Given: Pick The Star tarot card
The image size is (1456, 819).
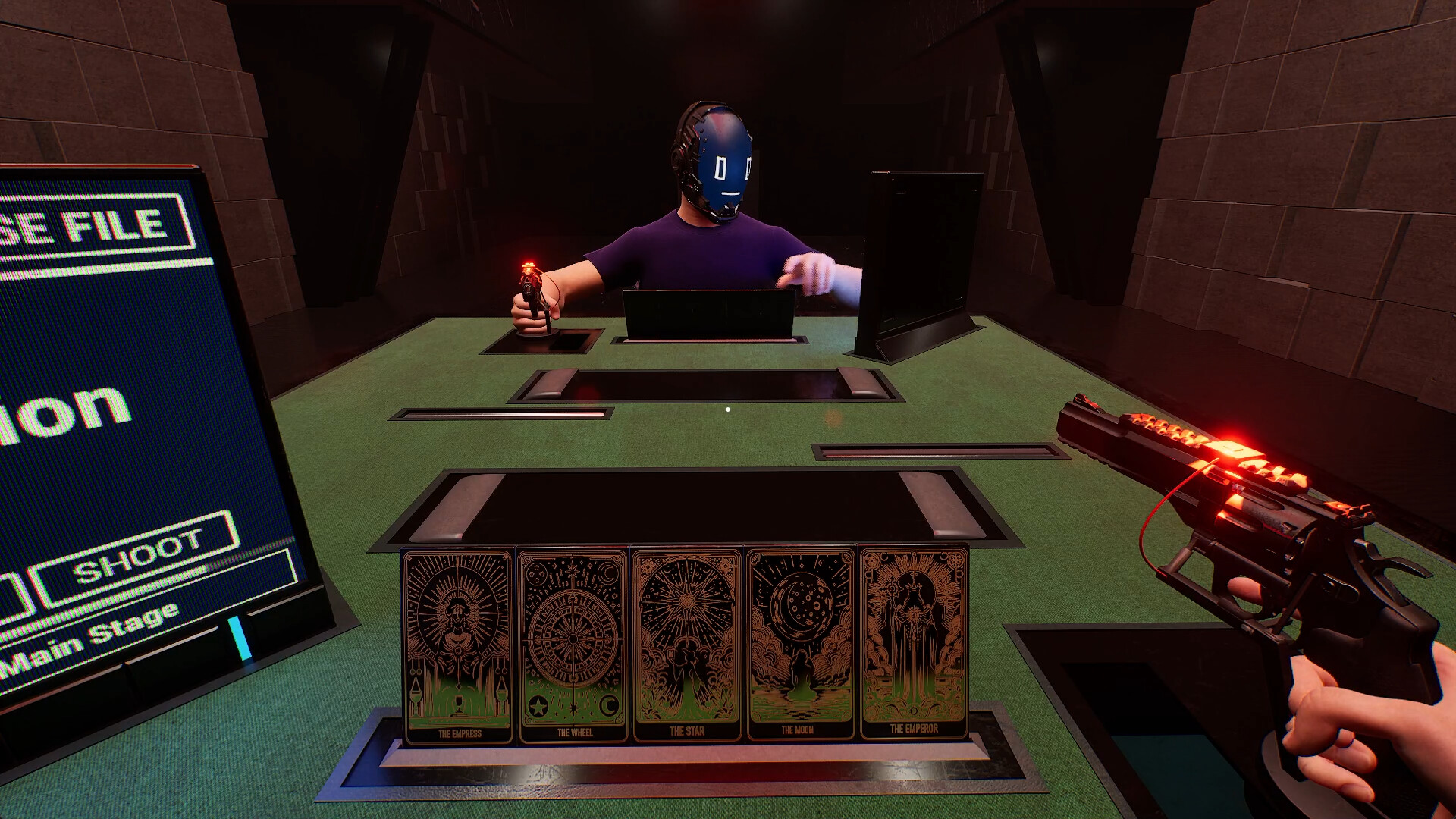Looking at the screenshot, I should point(687,641).
